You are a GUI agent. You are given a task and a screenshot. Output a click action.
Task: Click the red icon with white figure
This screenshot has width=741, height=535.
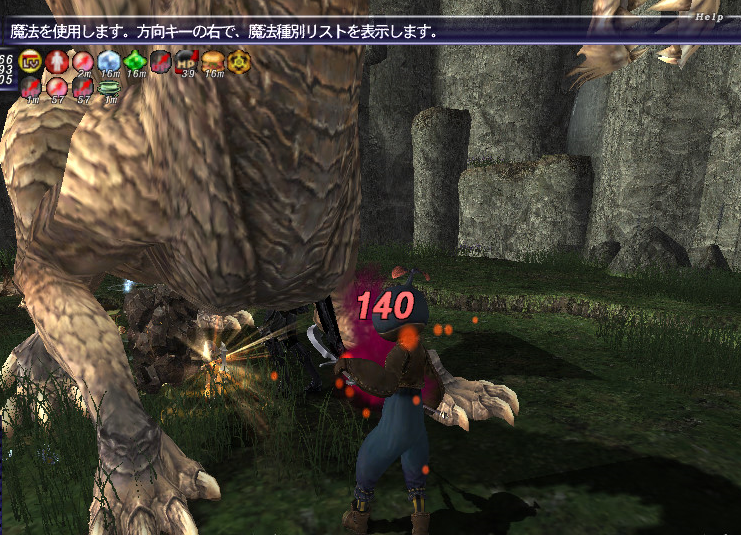coord(56,62)
